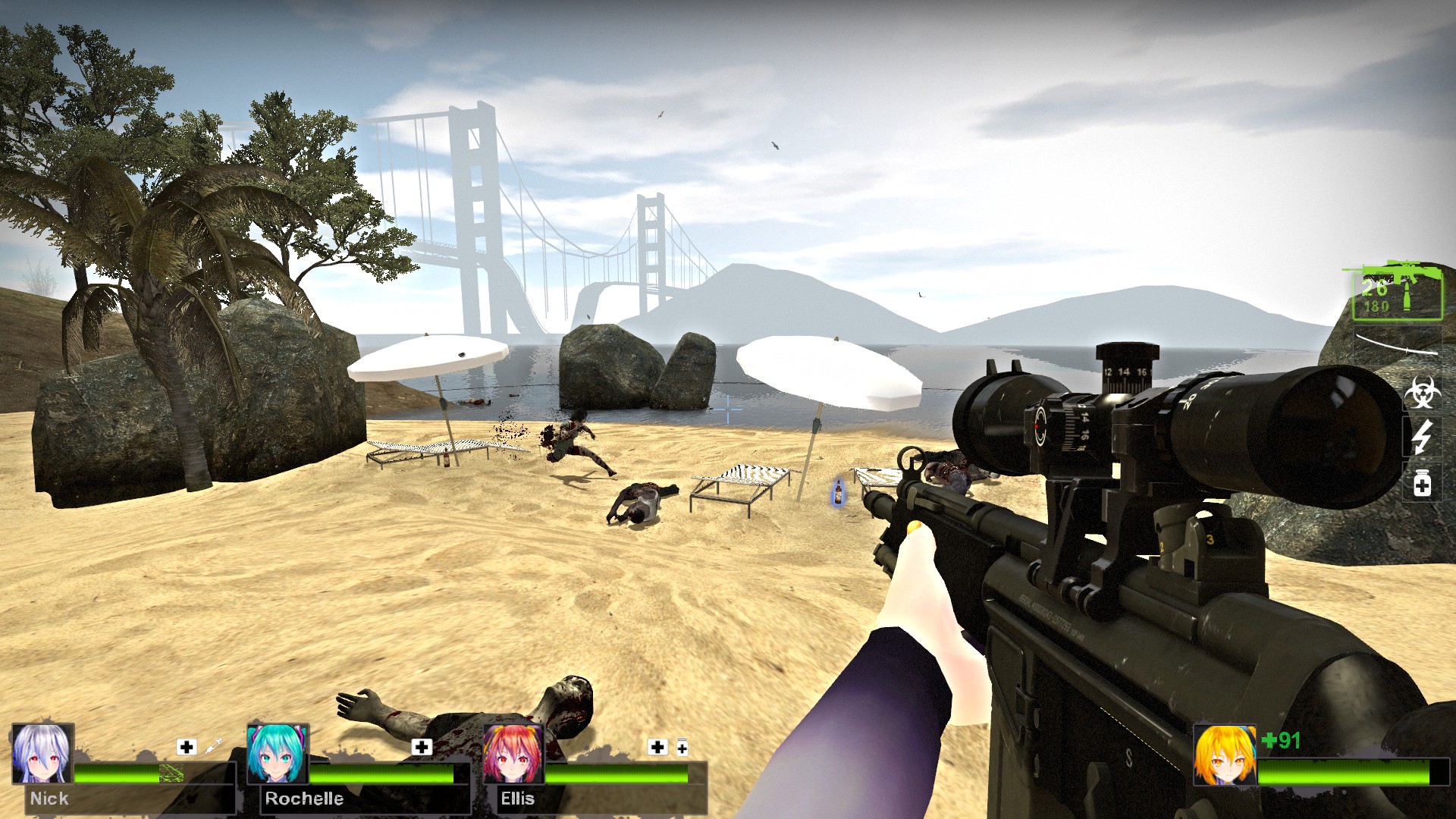Screen dimensions: 1456x819
Task: Click Ellis's pill bottle icon
Action: coord(682,748)
